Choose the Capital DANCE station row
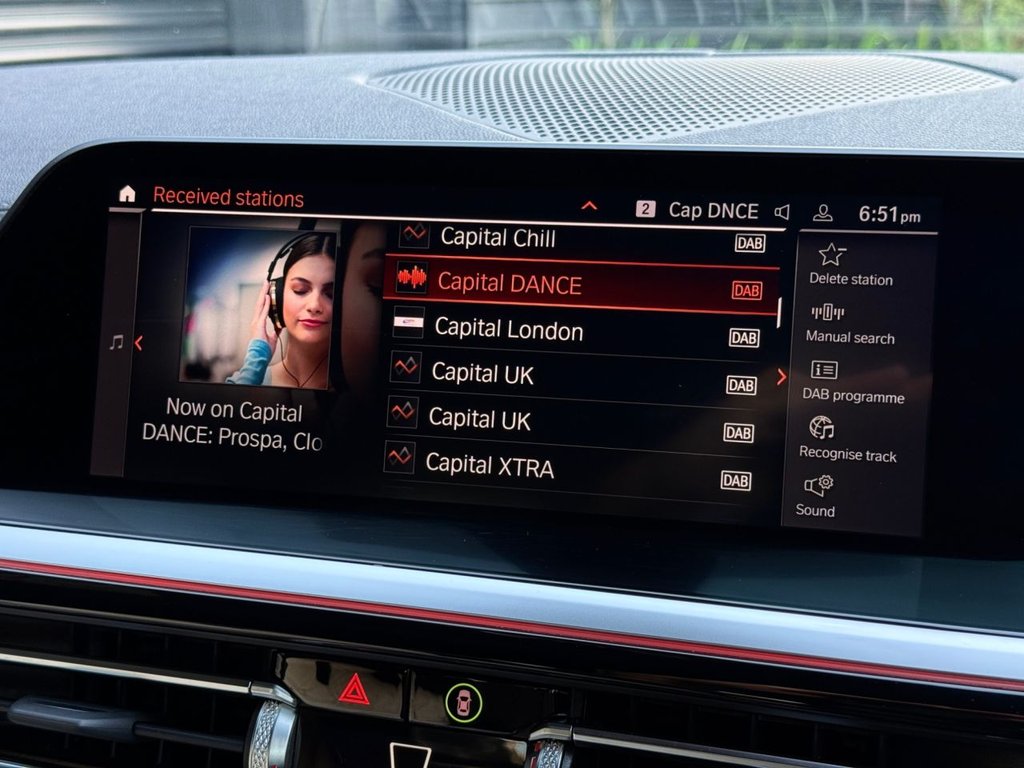The height and width of the screenshot is (768, 1024). click(x=578, y=284)
